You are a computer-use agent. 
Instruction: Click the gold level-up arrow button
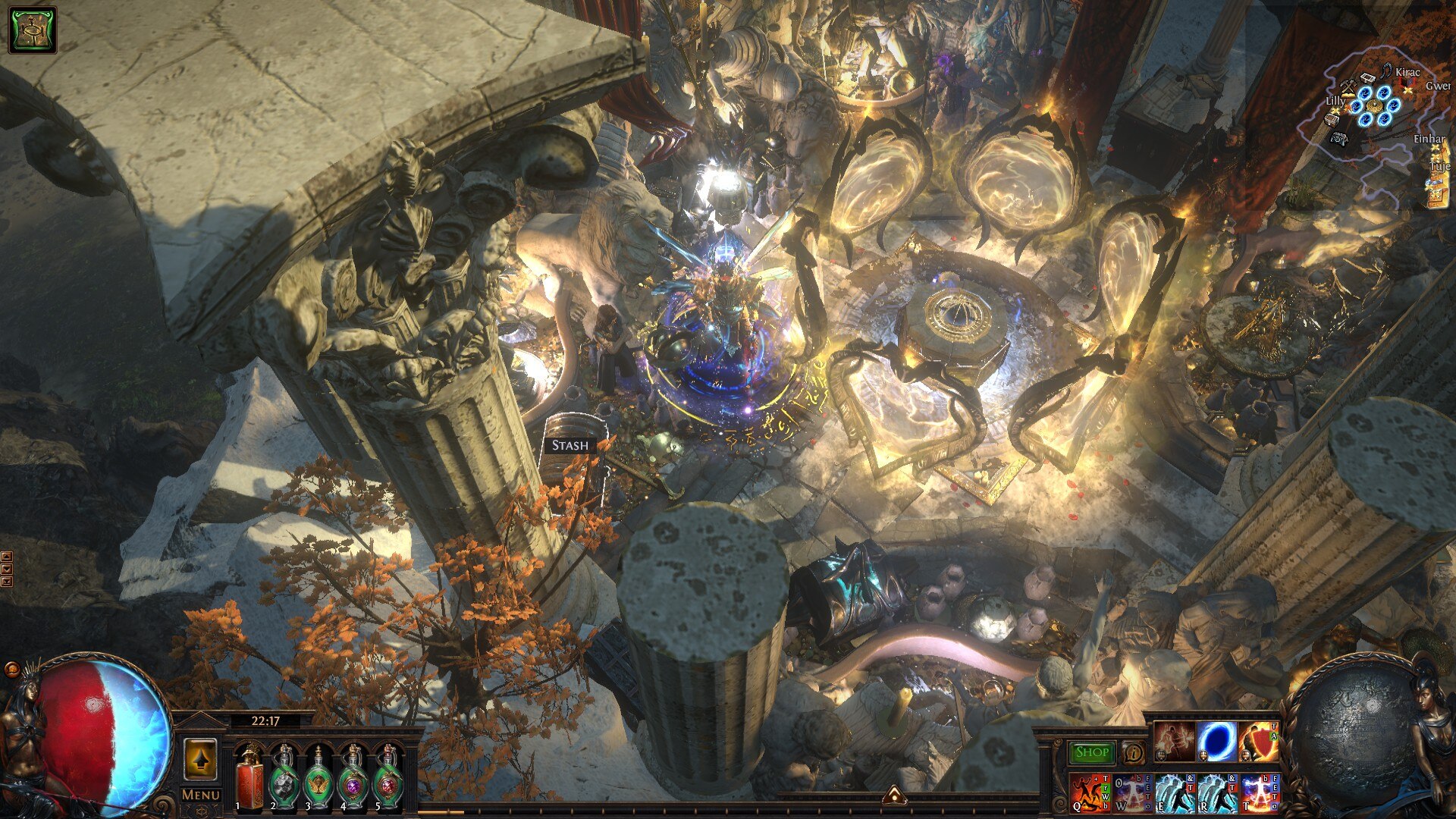[x=200, y=760]
